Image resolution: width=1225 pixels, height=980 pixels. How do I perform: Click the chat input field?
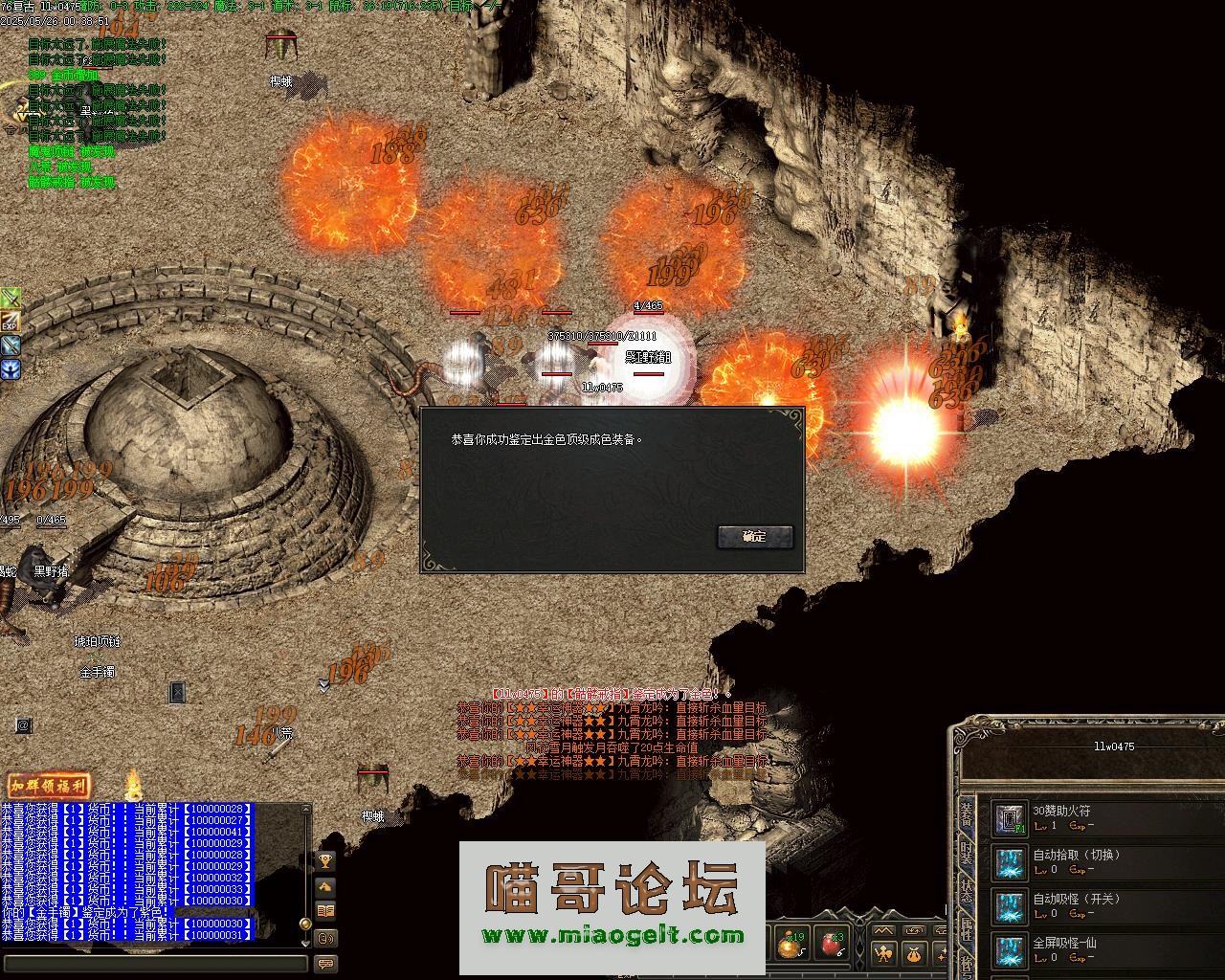coord(153,964)
